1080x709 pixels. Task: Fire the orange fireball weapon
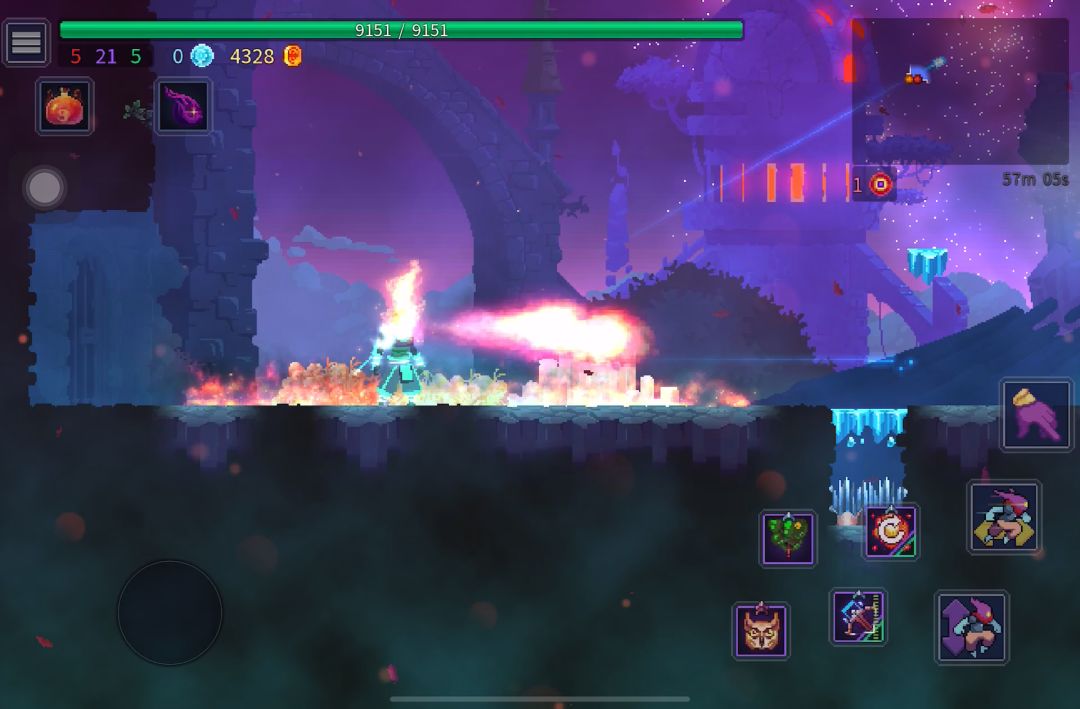click(891, 532)
